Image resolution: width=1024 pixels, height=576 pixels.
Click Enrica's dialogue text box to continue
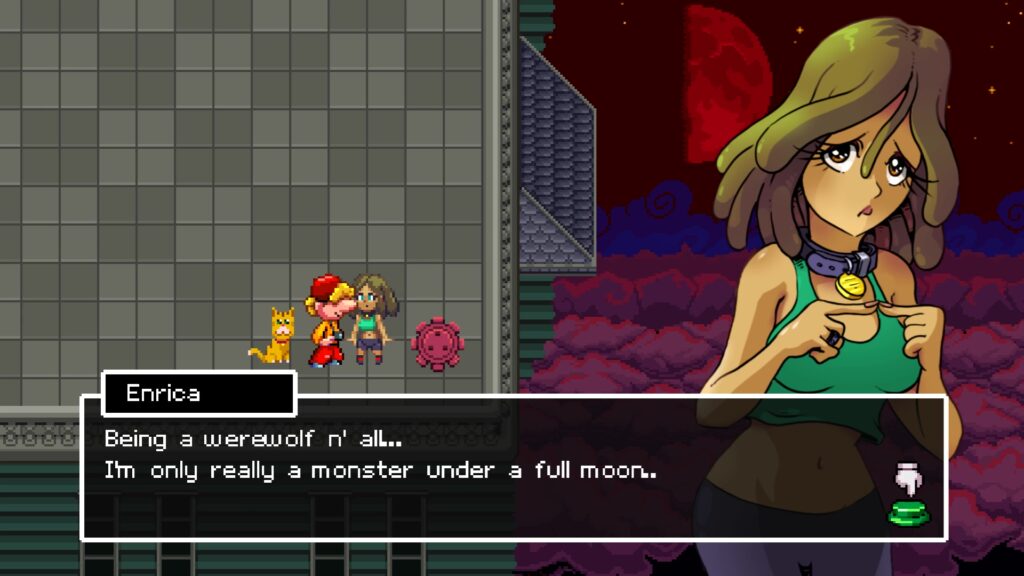coord(480,470)
